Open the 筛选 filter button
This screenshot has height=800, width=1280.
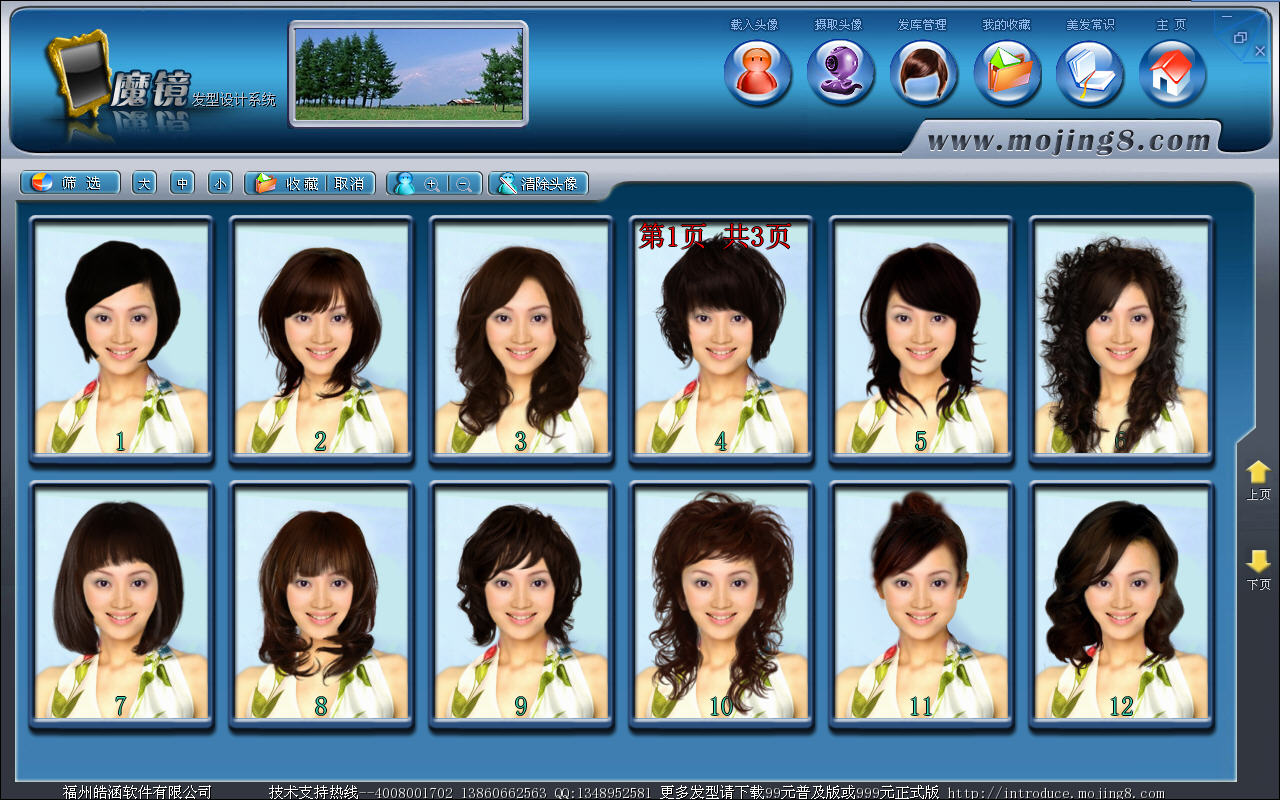coord(70,183)
